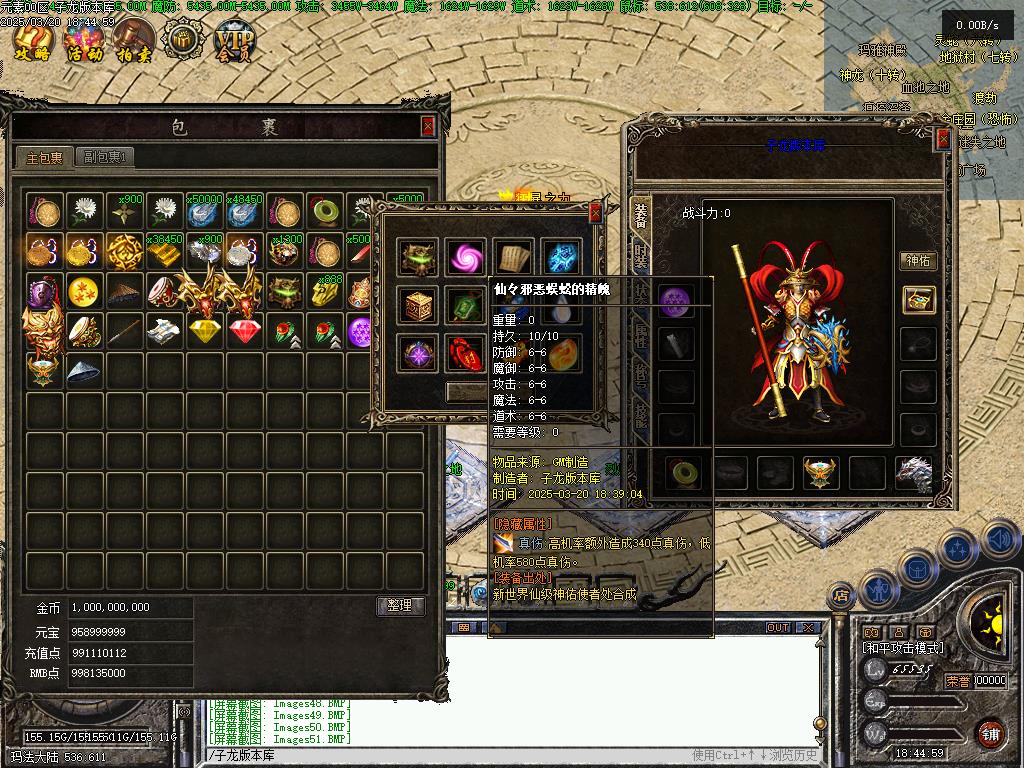Select the yellow gem in the bag
The width and height of the screenshot is (1024, 768).
[205, 331]
